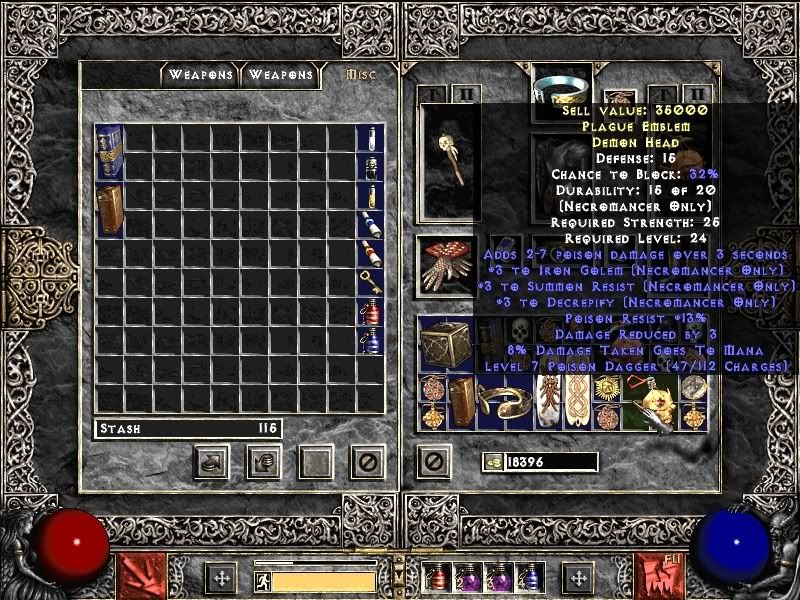Close the inventory panel with its cancel button
The height and width of the screenshot is (600, 800).
click(x=433, y=461)
